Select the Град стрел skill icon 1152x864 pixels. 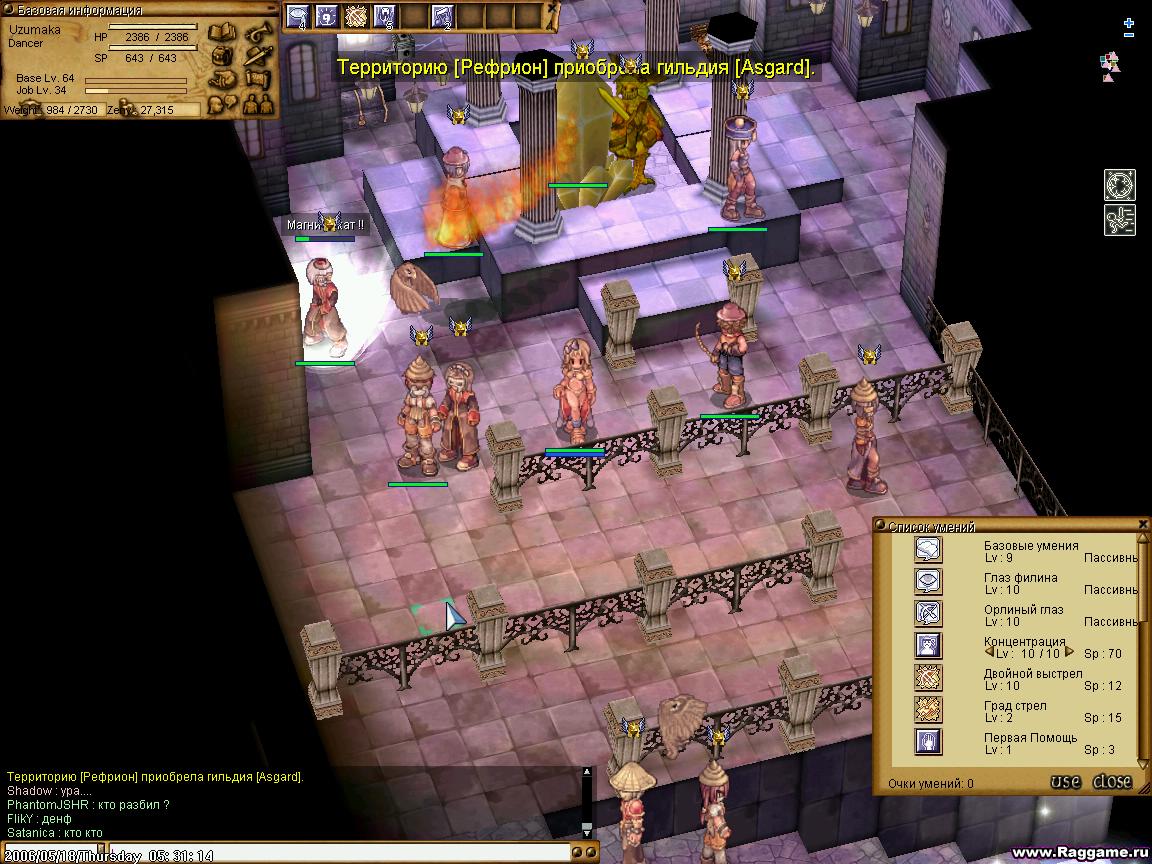pyautogui.click(x=928, y=710)
